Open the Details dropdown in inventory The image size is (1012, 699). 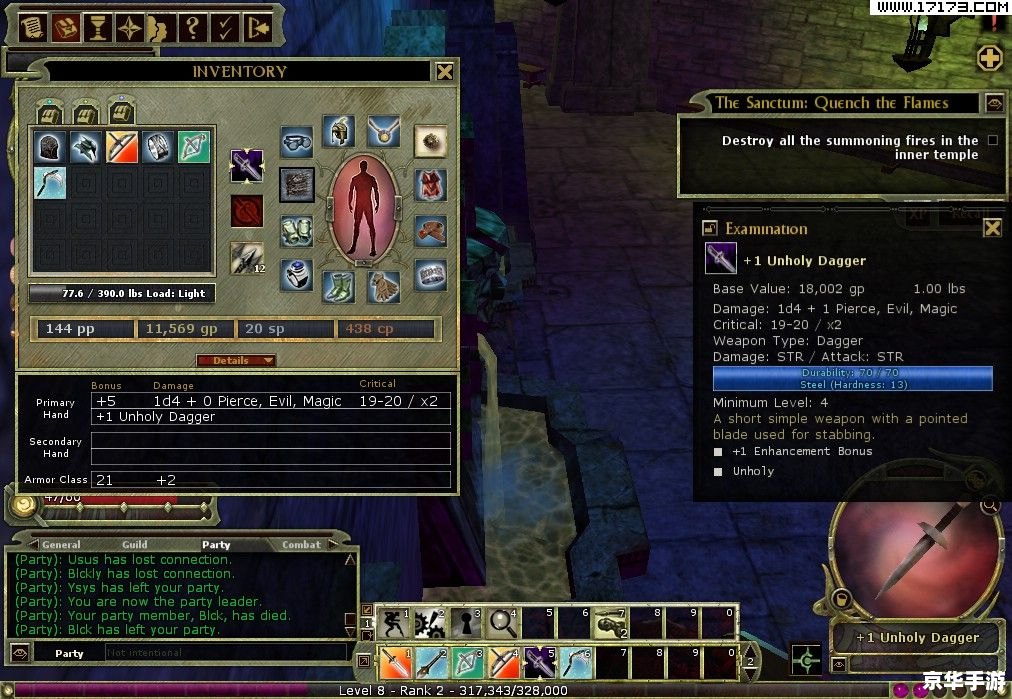click(236, 360)
